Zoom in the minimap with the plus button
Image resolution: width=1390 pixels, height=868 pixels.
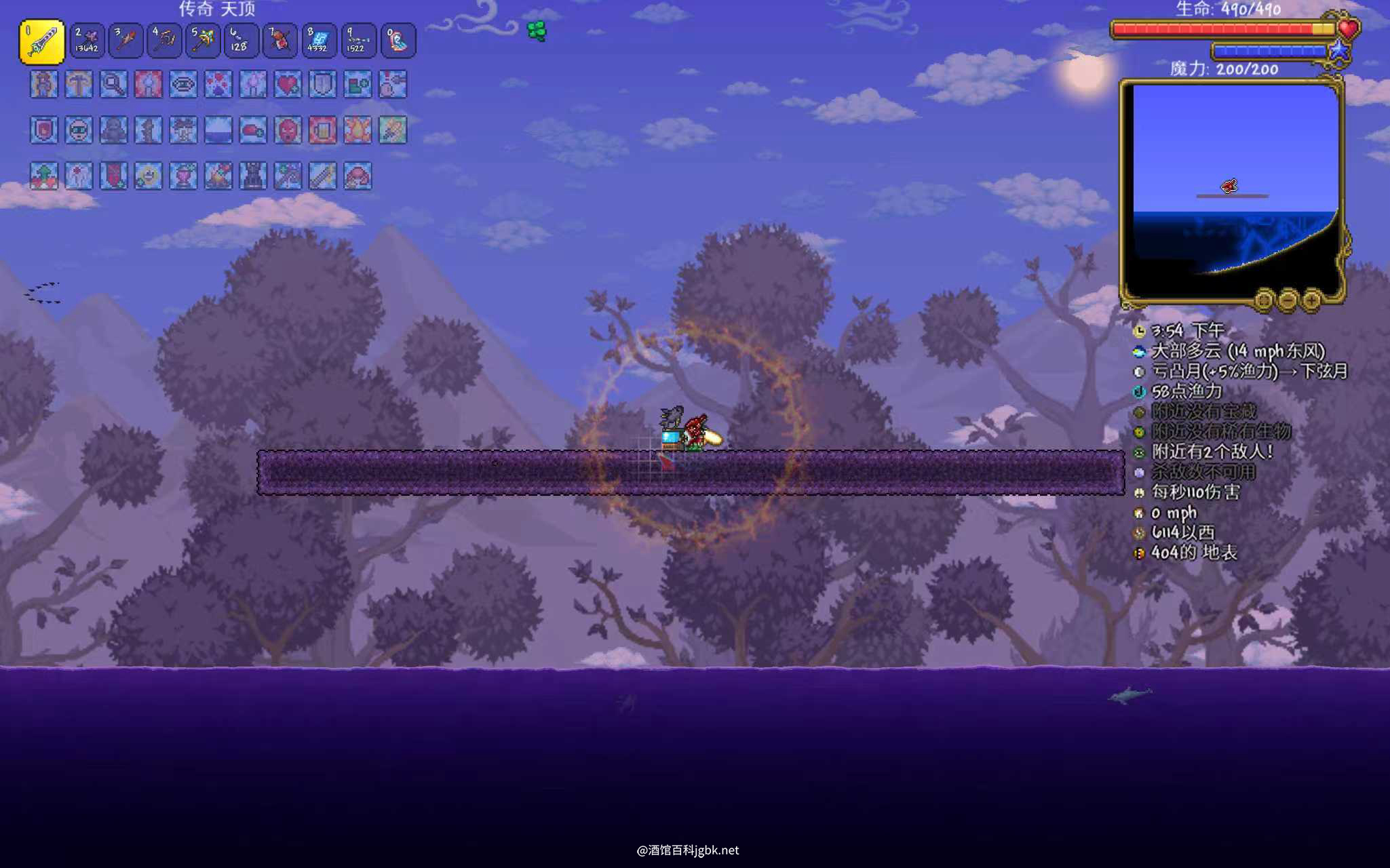click(1311, 299)
